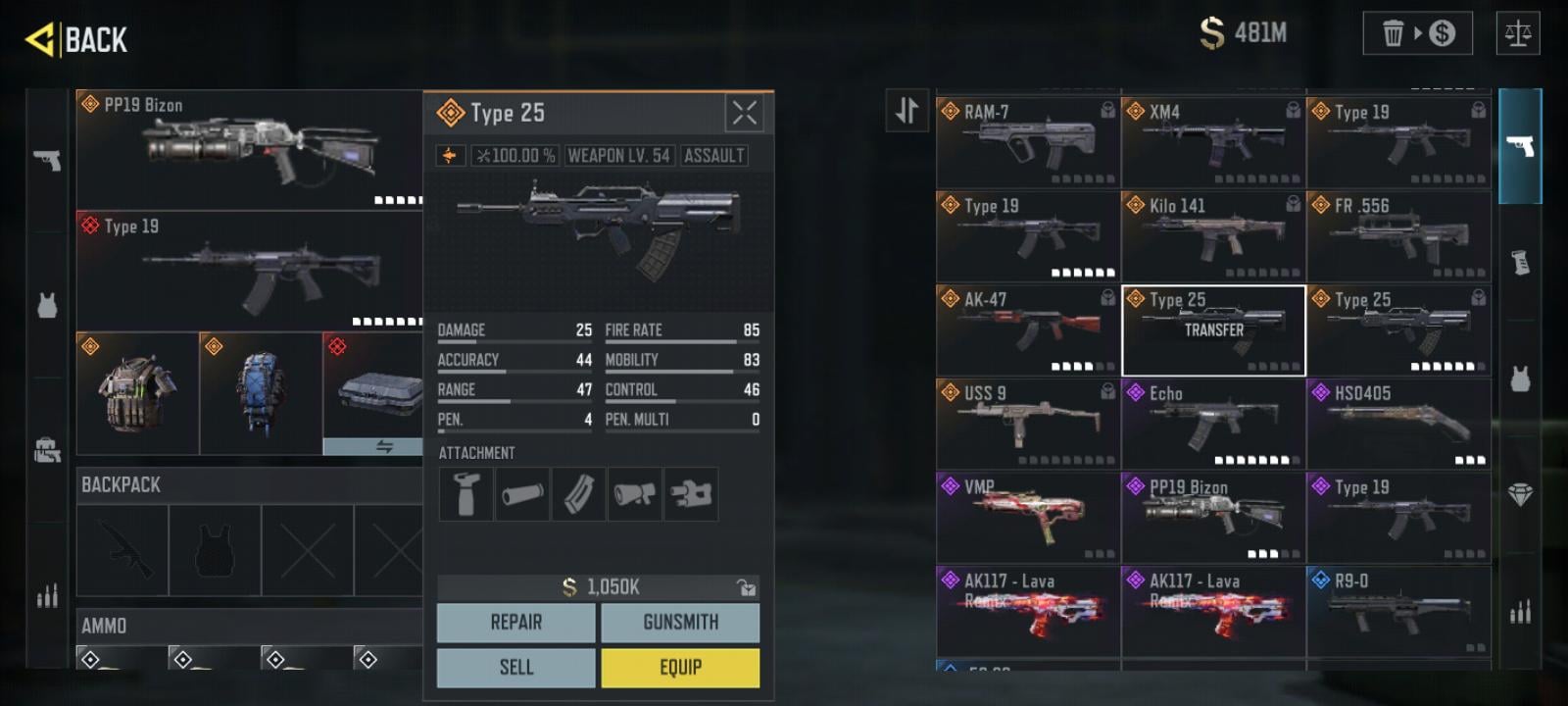
Task: Select the XM4 weapon tile
Action: [1212, 142]
